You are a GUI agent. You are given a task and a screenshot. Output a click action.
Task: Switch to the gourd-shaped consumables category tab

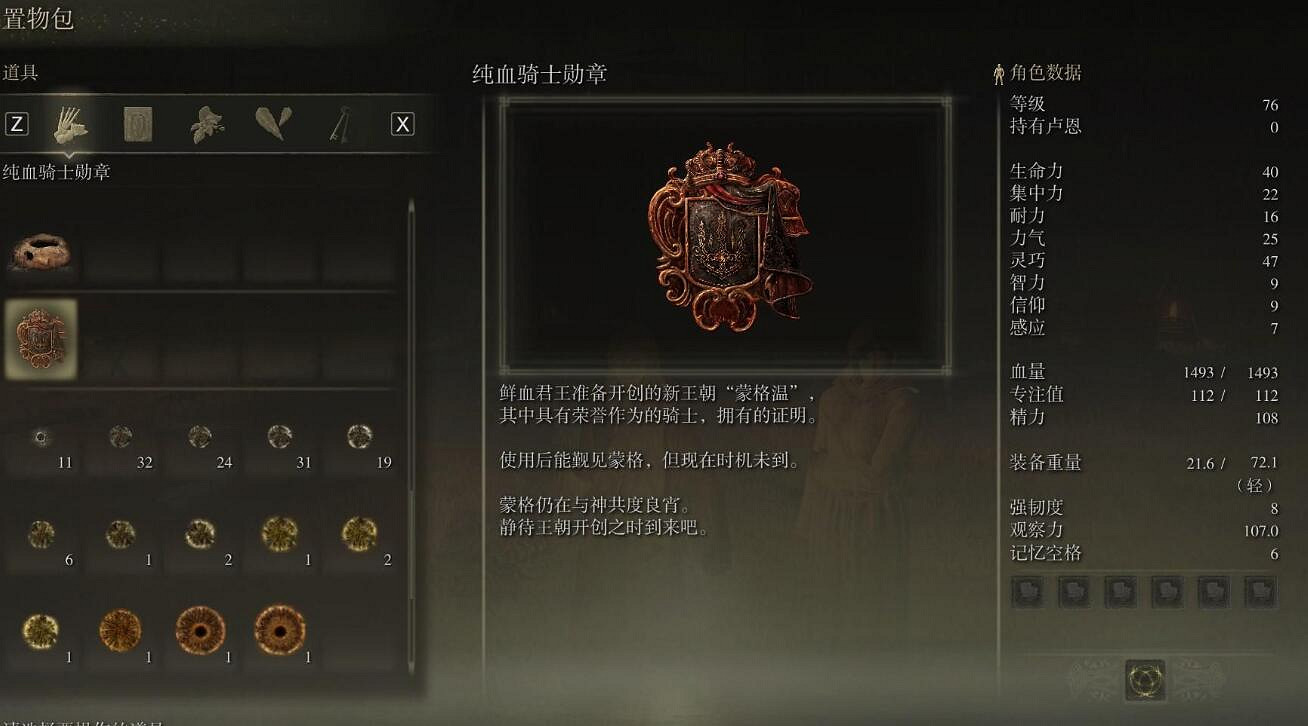point(273,123)
